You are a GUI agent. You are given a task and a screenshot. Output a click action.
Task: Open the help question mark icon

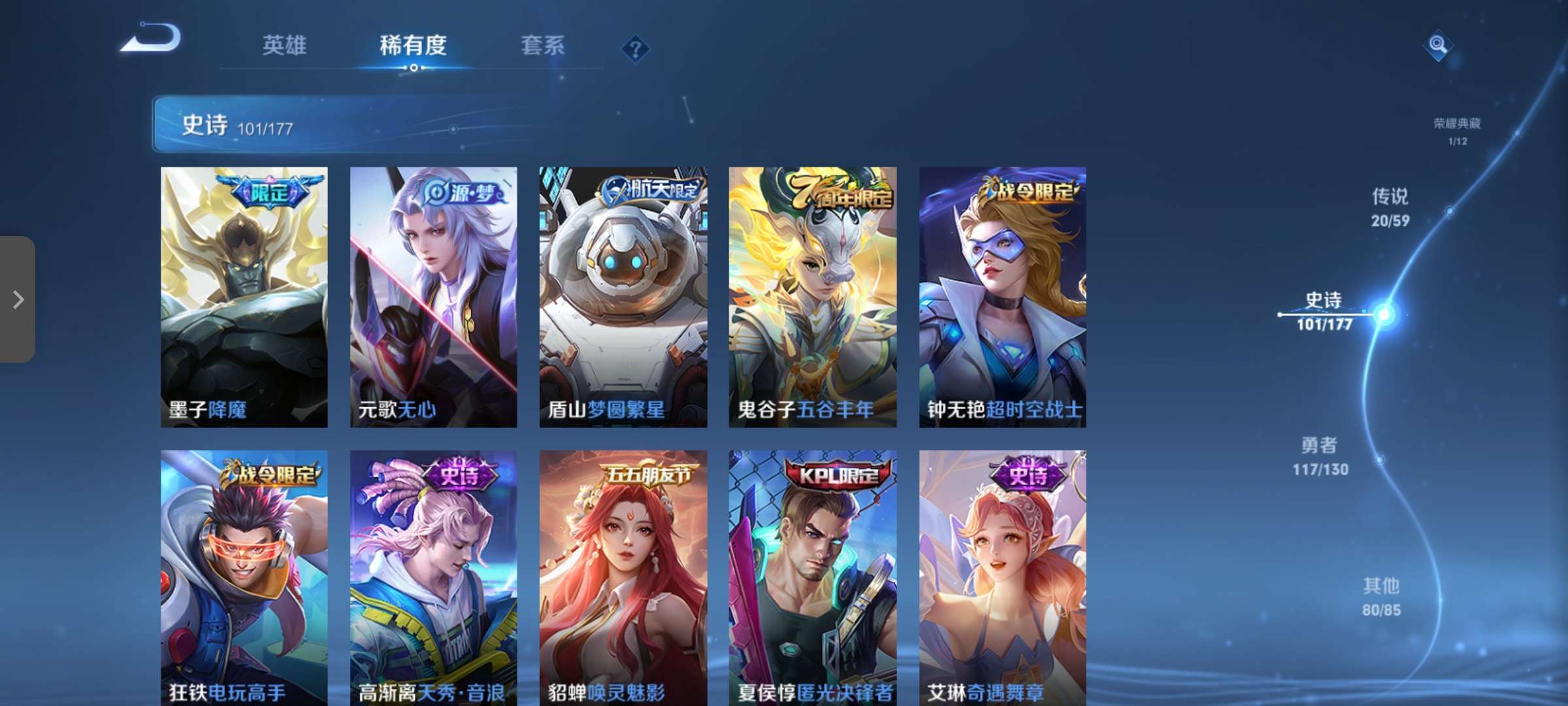[x=636, y=48]
